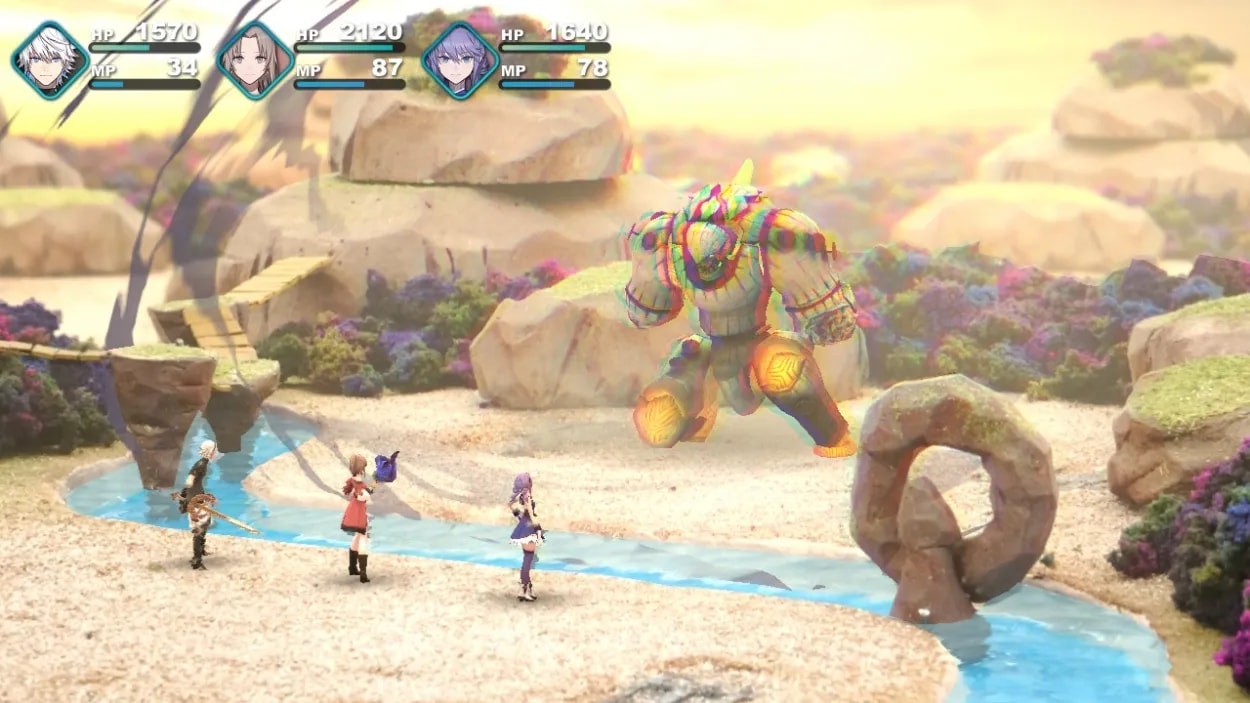
Task: Choose the brown-haired party member portrait
Action: click(x=254, y=61)
